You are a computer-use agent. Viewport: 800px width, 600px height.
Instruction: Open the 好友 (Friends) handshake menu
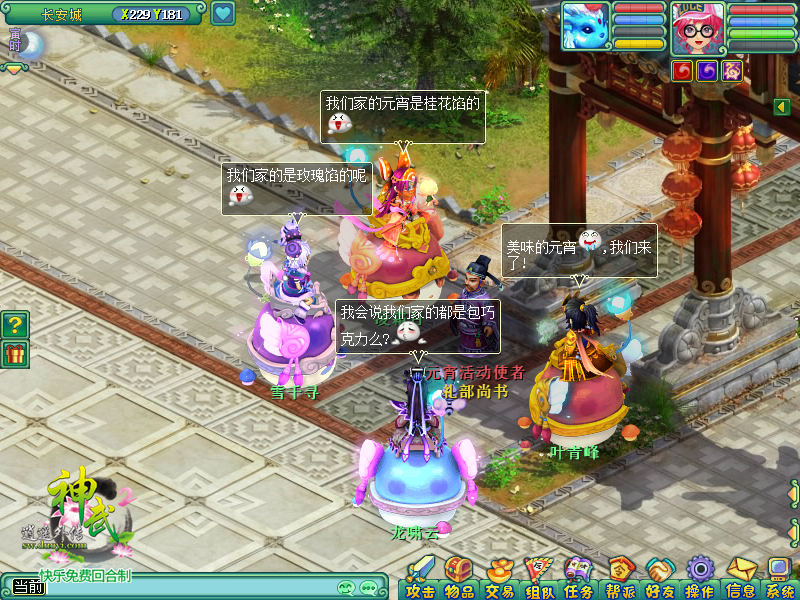click(x=659, y=577)
